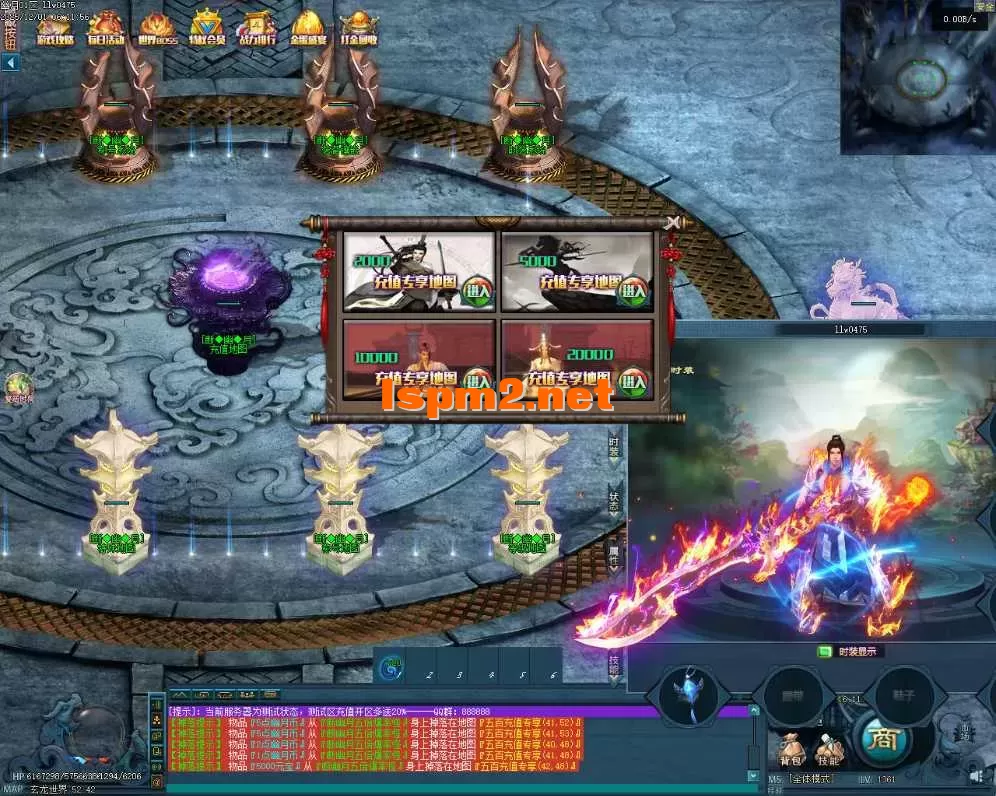Viewport: 996px width, 796px height.
Task: Open the 打金回收 gold recycling icon
Action: click(x=358, y=29)
